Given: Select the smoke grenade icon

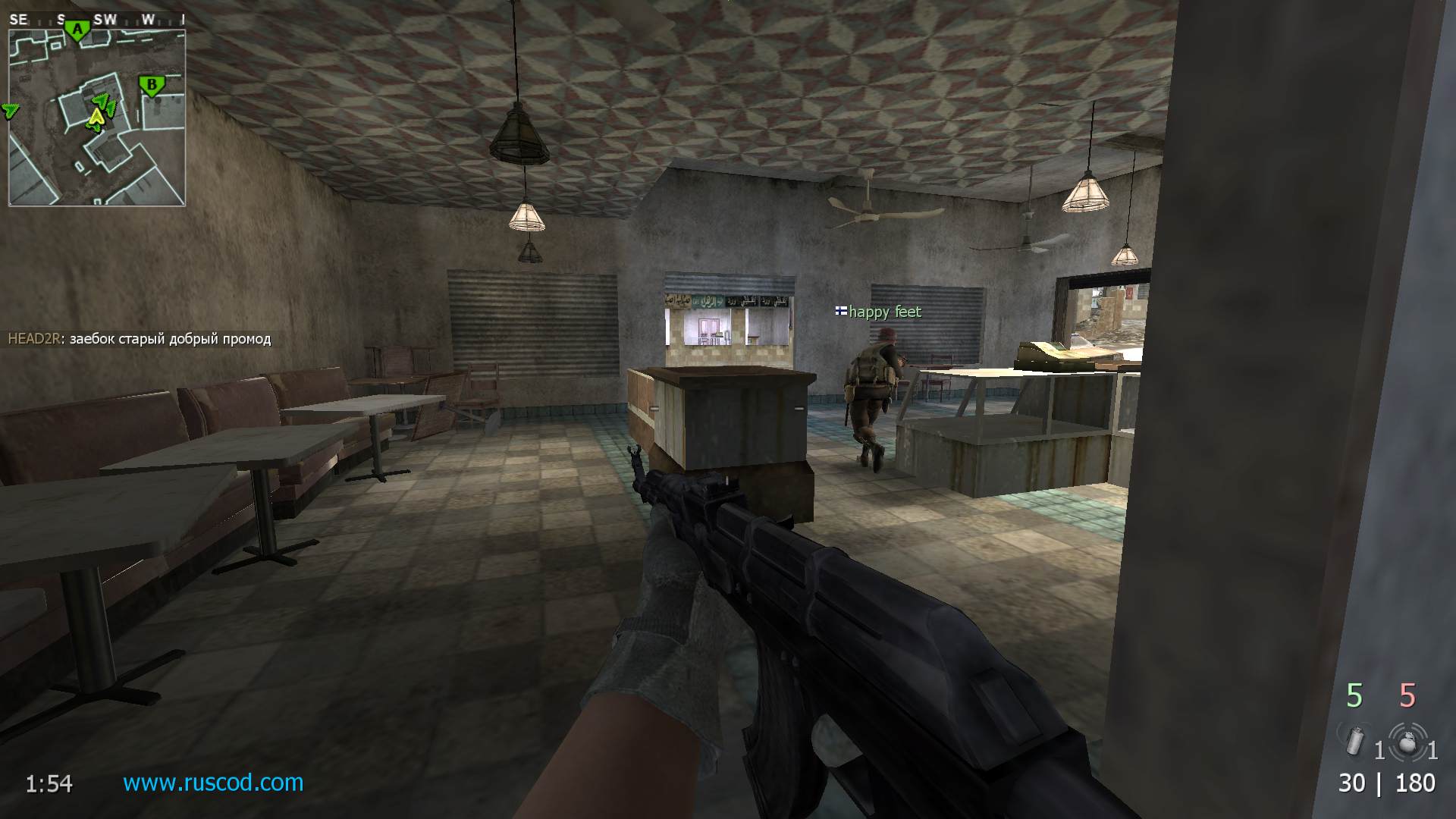Looking at the screenshot, I should (x=1355, y=740).
